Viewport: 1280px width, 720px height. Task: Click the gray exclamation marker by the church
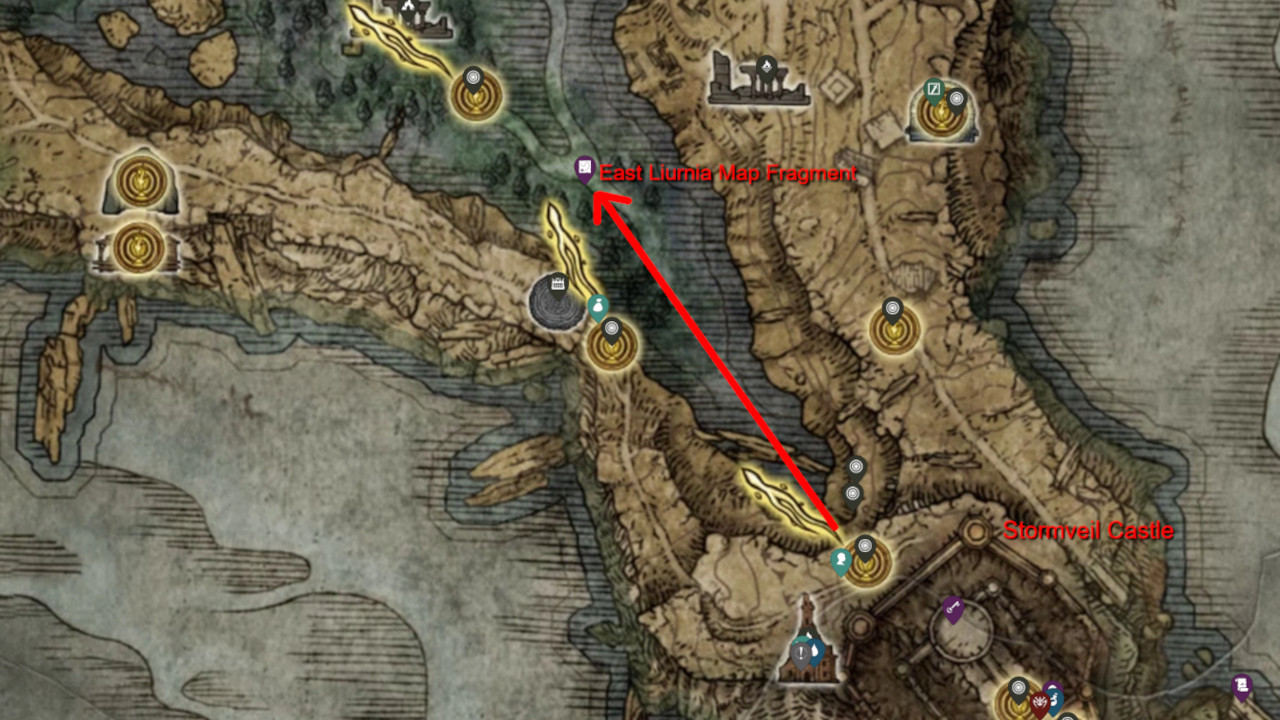tap(800, 654)
